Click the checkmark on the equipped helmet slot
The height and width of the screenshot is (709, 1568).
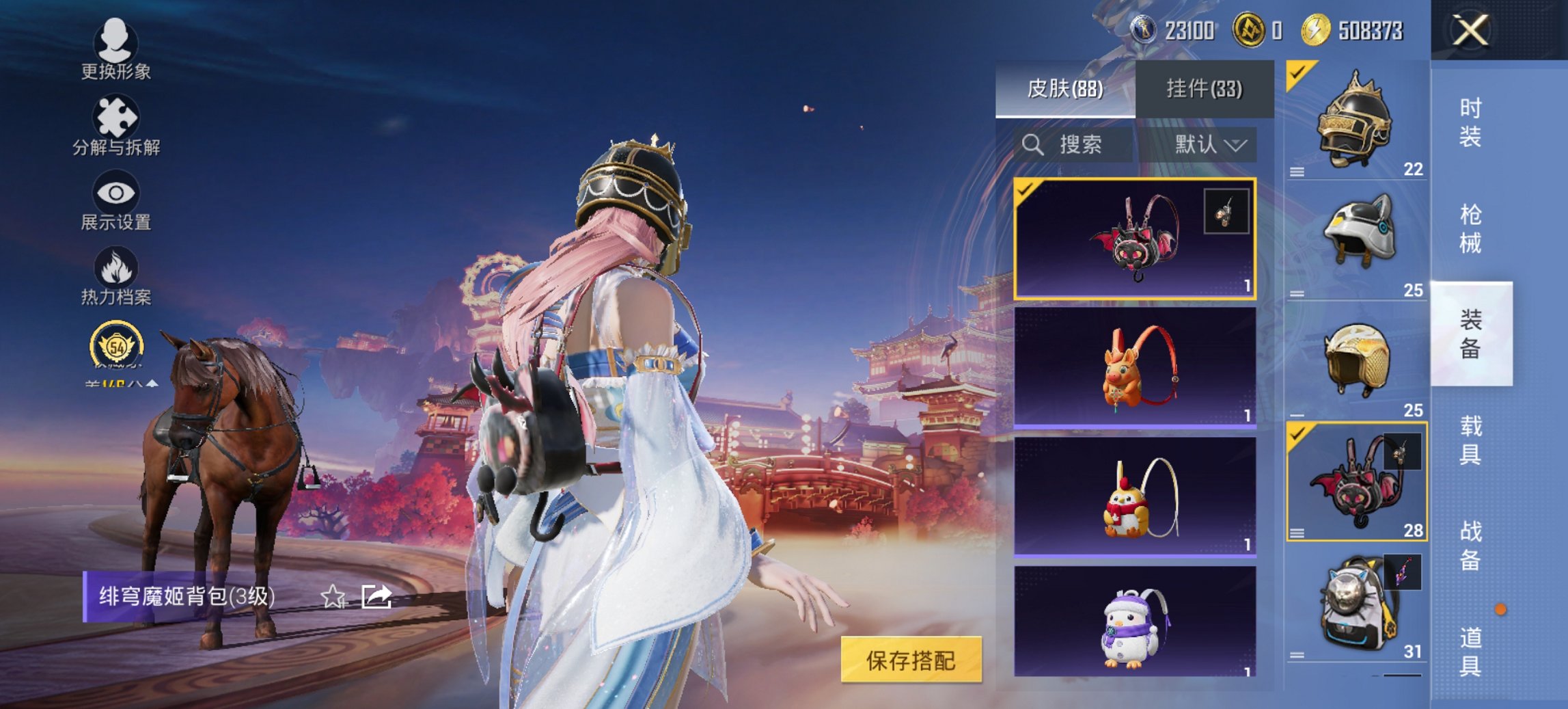(1297, 70)
